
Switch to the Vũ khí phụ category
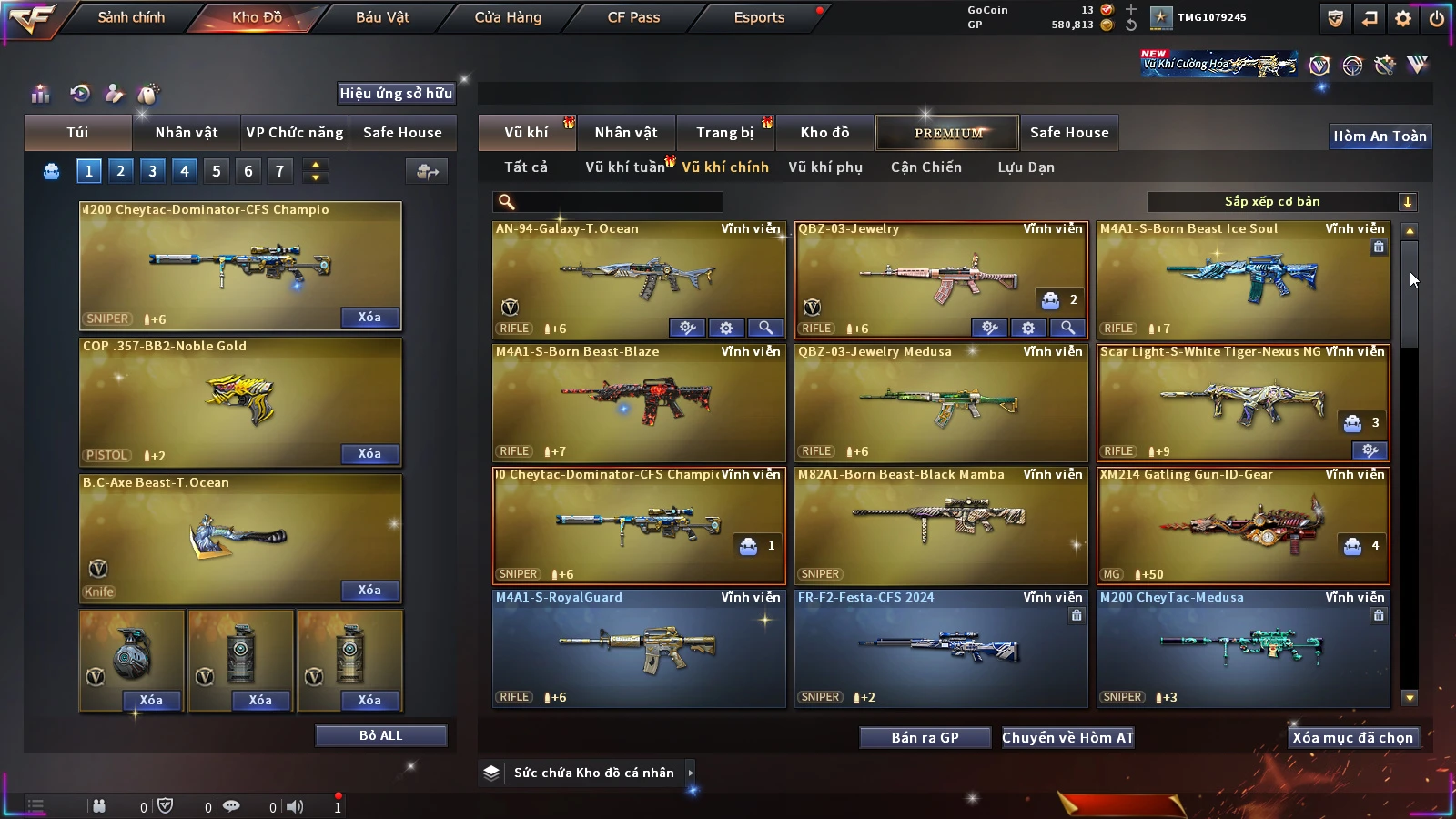824,167
